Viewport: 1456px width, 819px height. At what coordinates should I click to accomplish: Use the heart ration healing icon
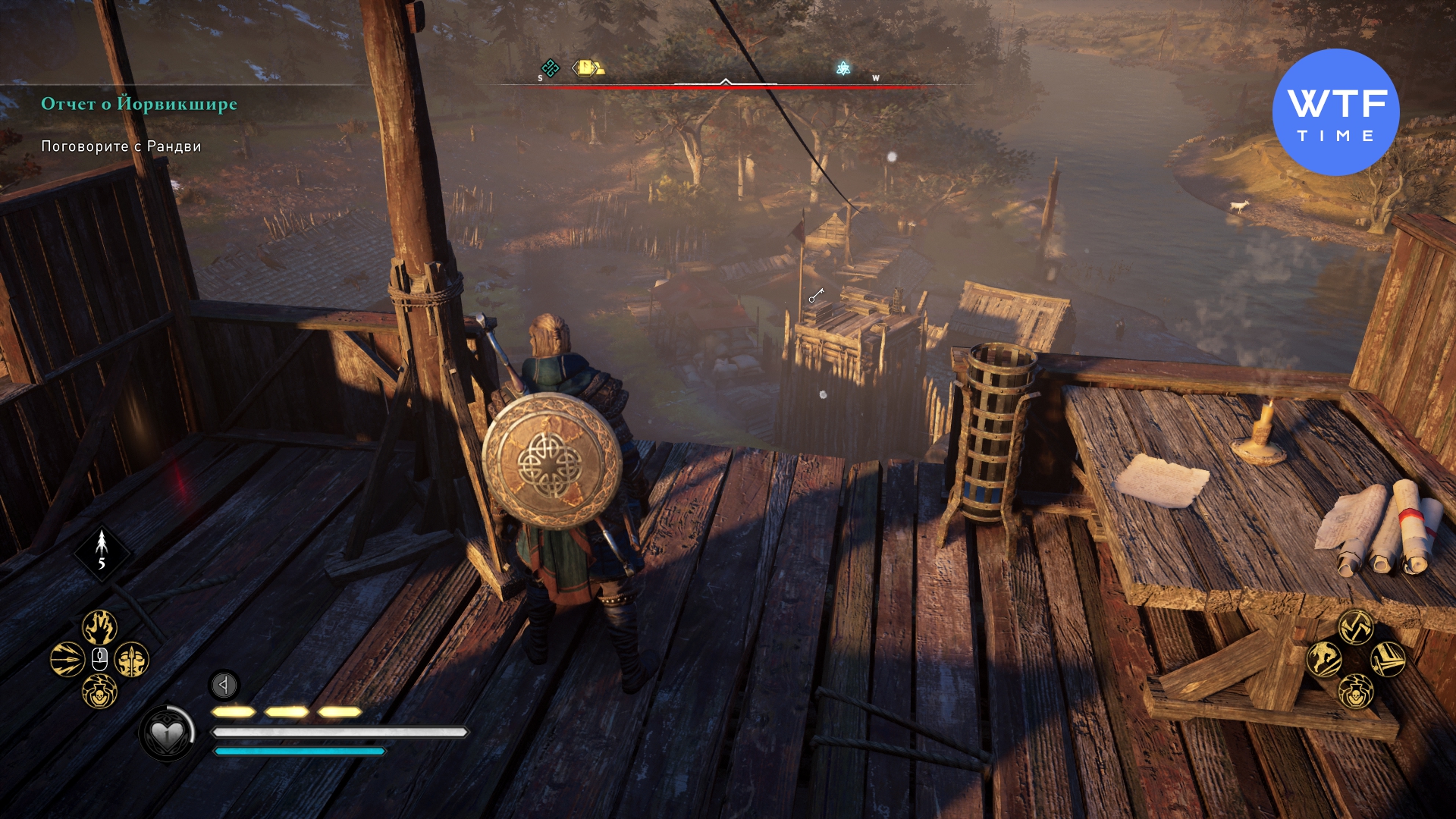tap(167, 733)
